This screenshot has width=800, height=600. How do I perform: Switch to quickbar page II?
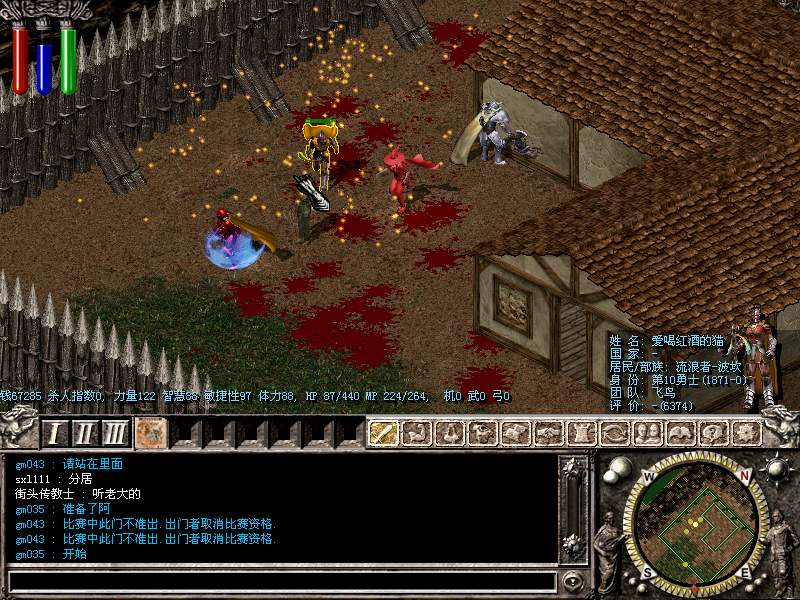(x=86, y=433)
